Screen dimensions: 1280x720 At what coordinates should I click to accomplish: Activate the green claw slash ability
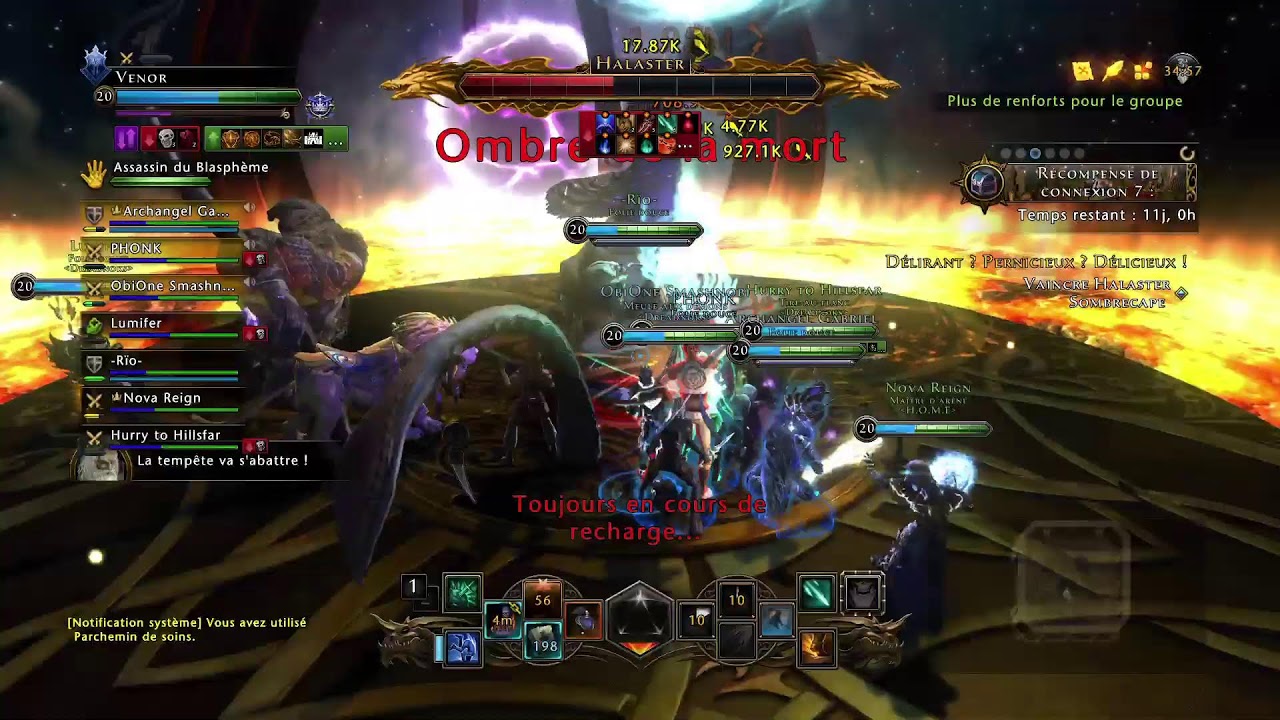pyautogui.click(x=463, y=594)
